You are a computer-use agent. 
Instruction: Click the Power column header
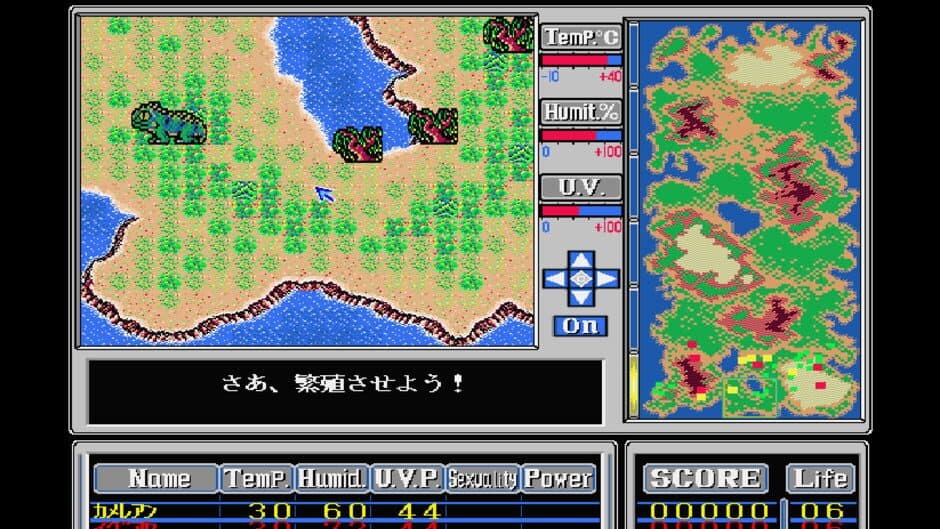pyautogui.click(x=558, y=478)
